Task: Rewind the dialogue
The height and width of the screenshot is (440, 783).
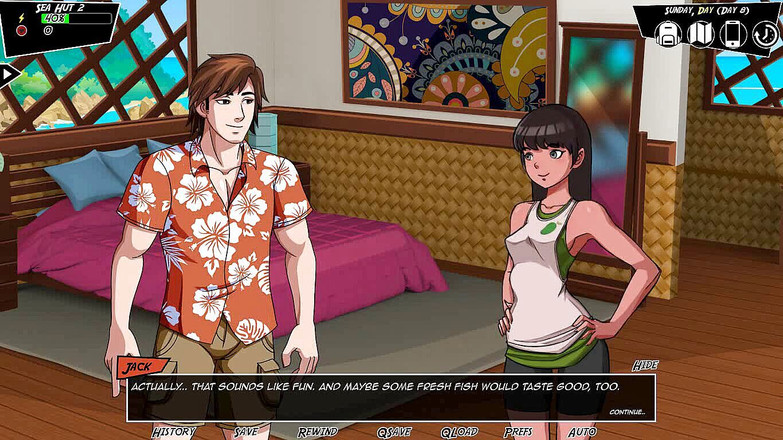Action: 317,432
